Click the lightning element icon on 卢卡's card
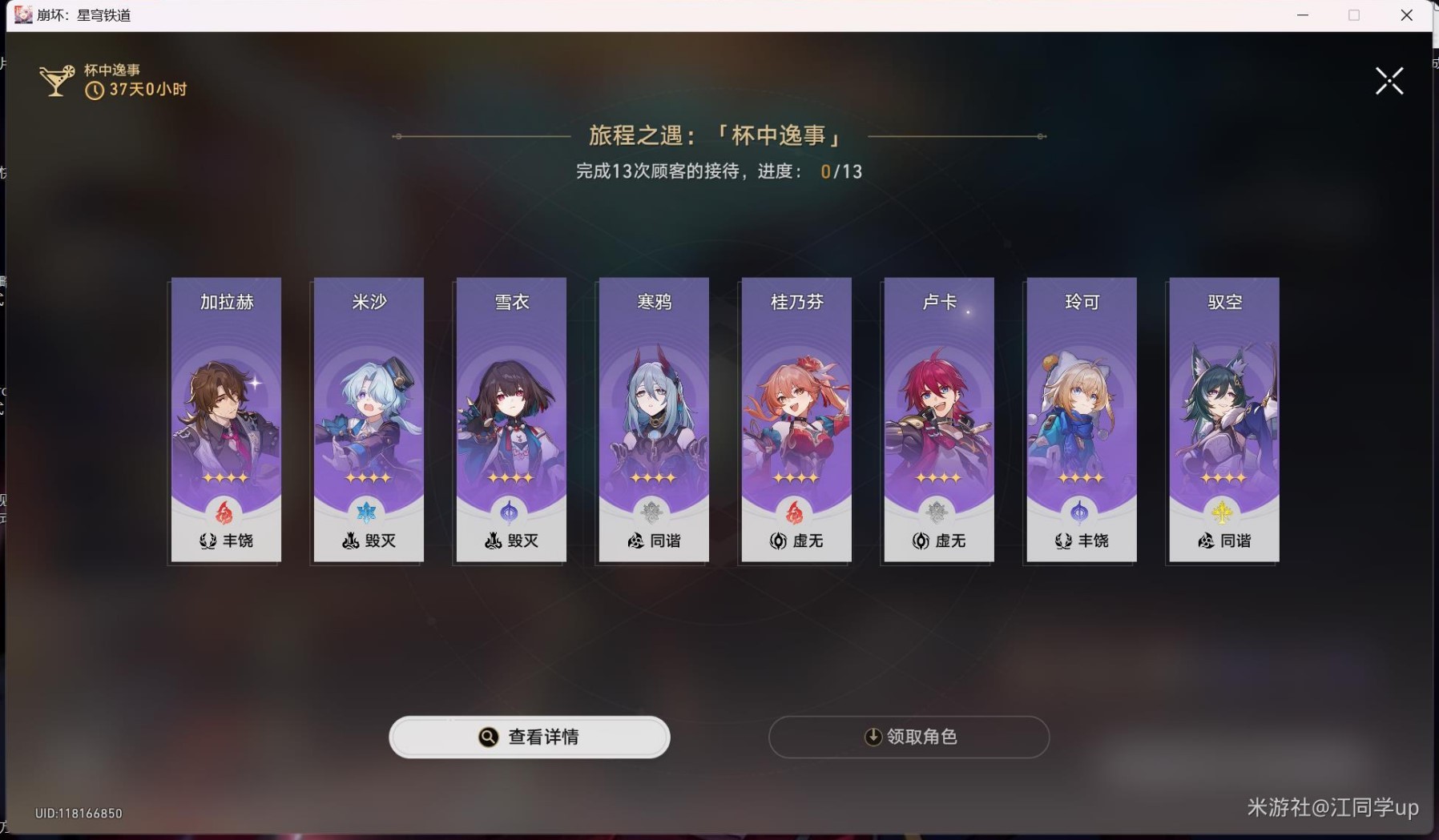Screen dimensions: 1439x840 pos(938,513)
